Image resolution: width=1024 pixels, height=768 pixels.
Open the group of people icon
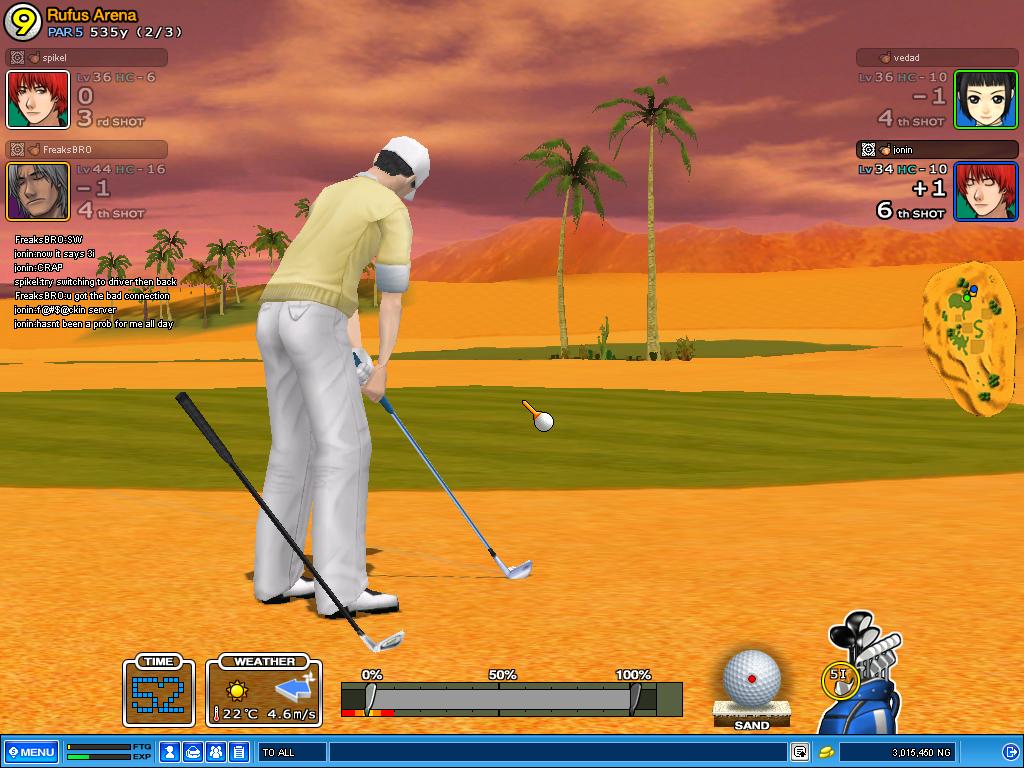(216, 752)
